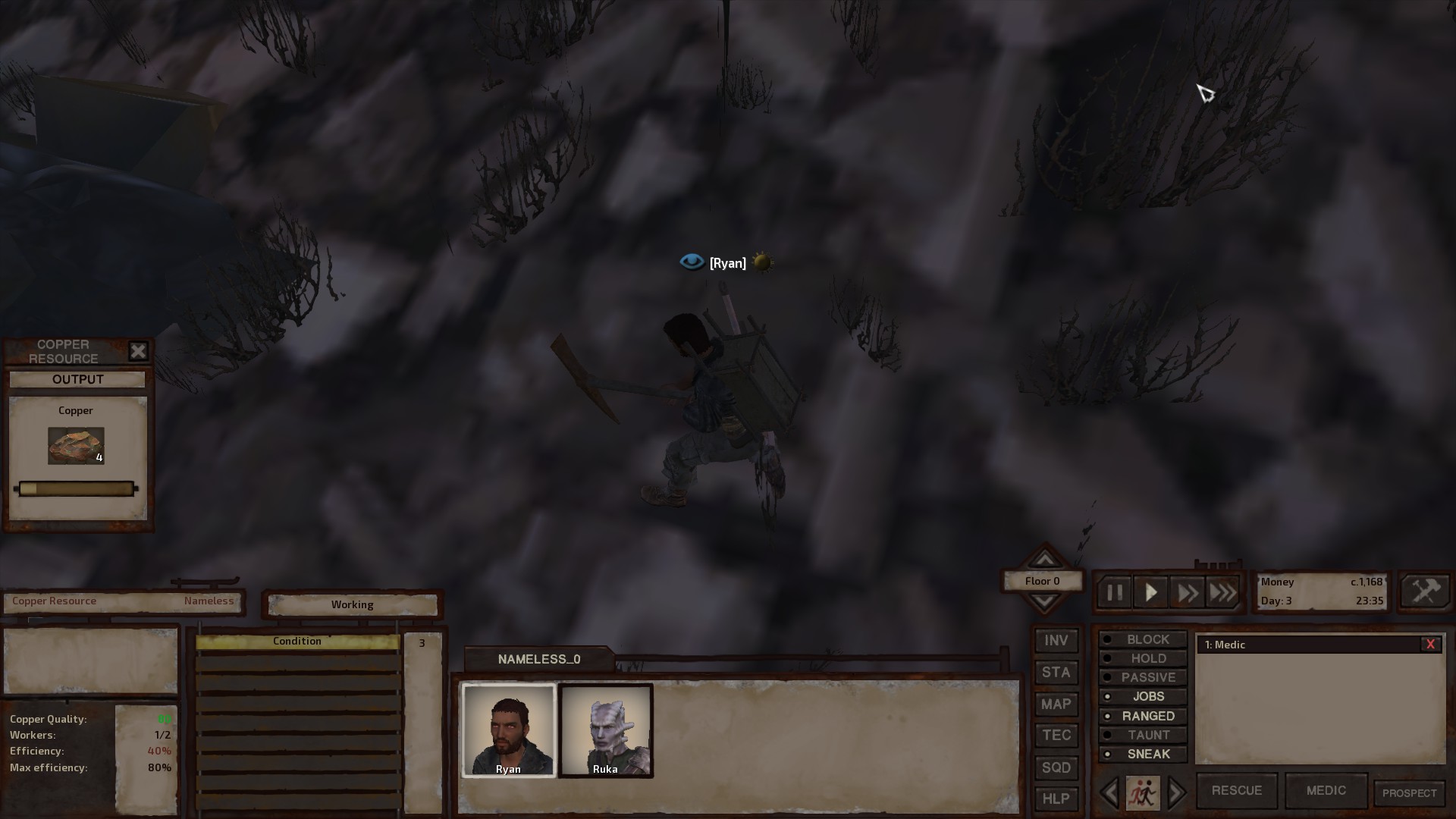
Task: Click the Floor down arrow
Action: coord(1044,601)
